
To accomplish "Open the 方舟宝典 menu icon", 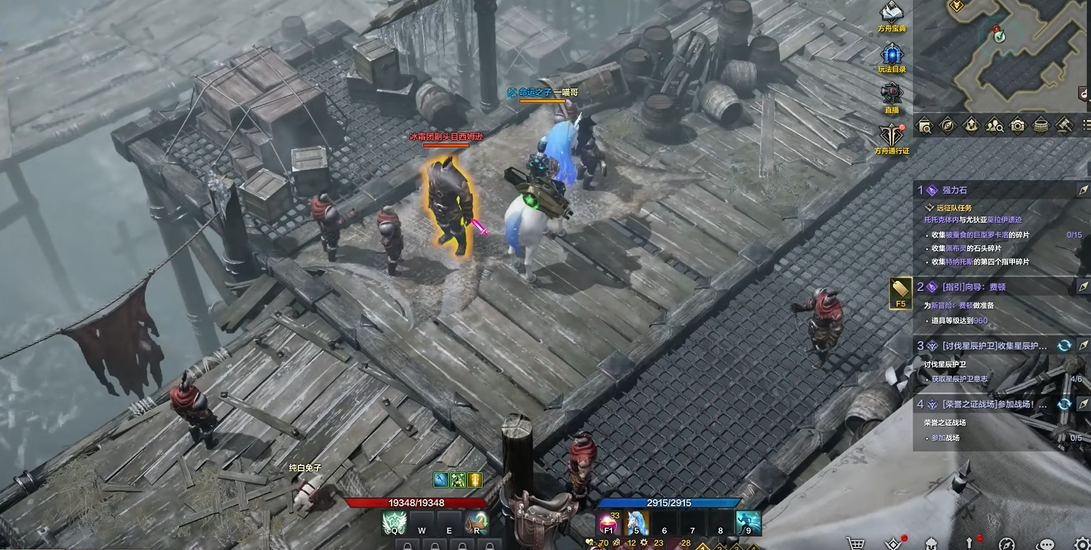I will [x=892, y=12].
